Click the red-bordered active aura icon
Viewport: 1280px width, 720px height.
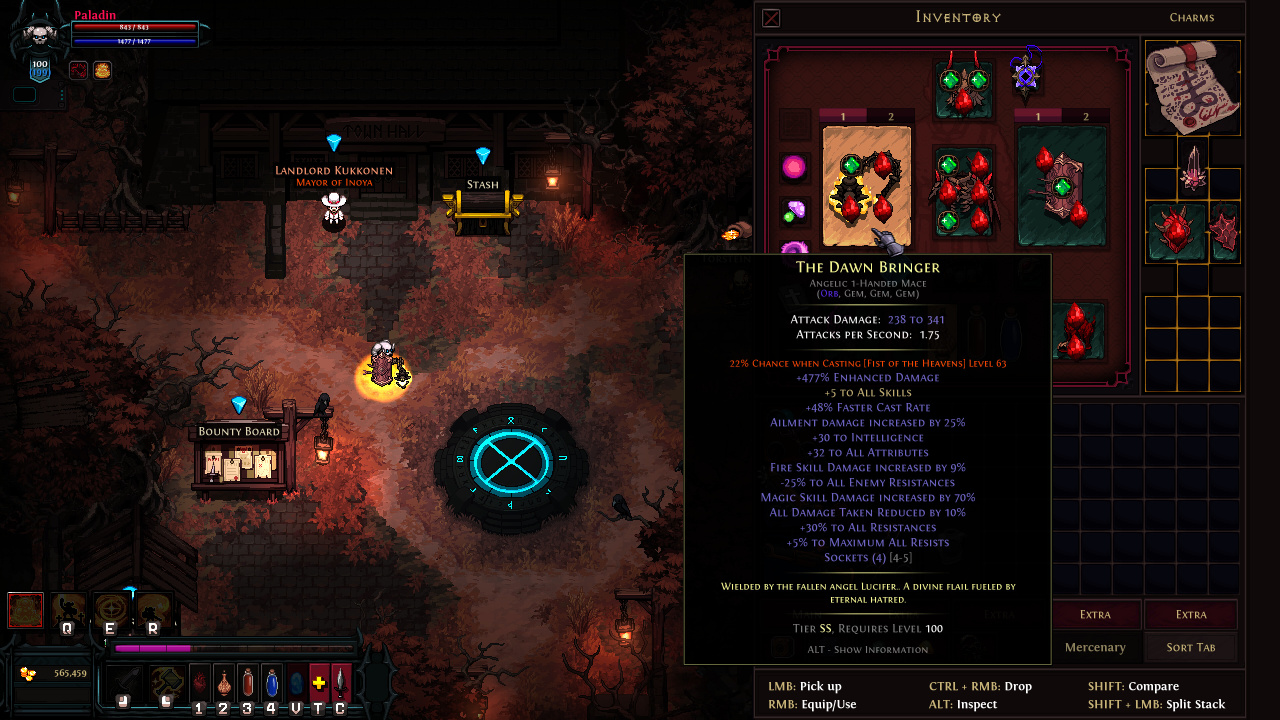click(x=25, y=610)
